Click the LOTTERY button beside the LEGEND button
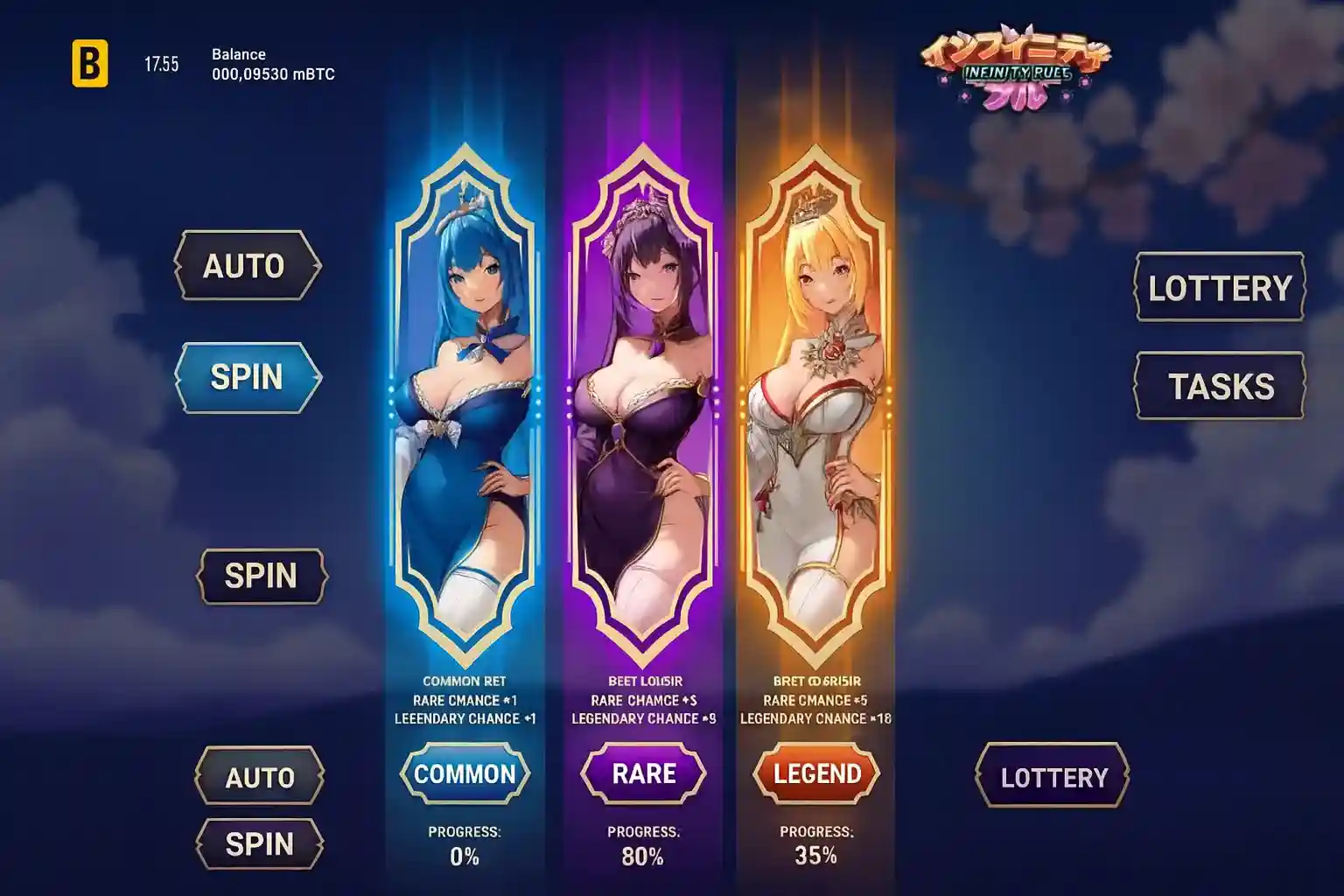The image size is (1344, 896). click(x=1053, y=777)
